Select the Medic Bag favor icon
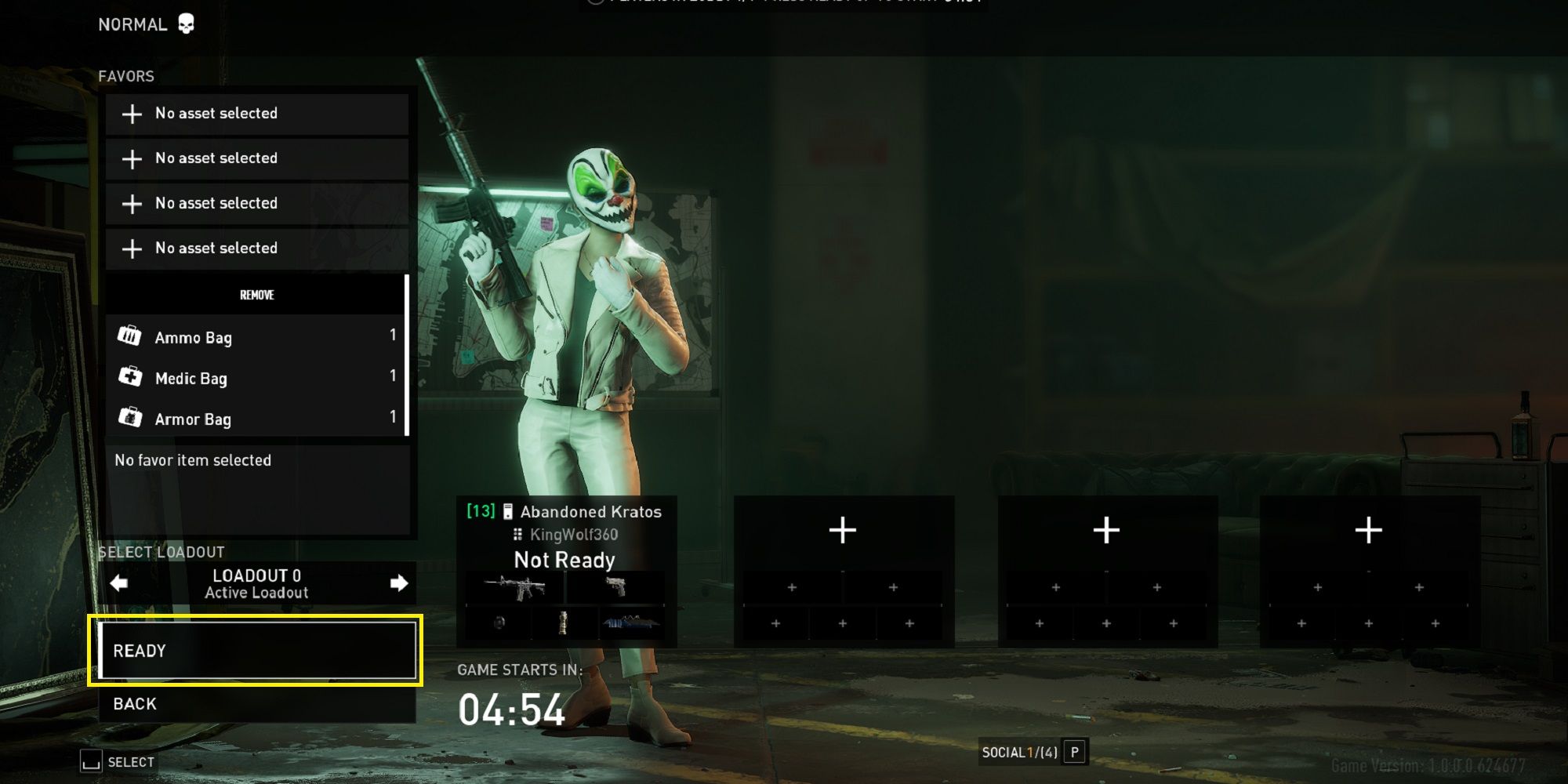The image size is (1568, 784). pos(129,378)
